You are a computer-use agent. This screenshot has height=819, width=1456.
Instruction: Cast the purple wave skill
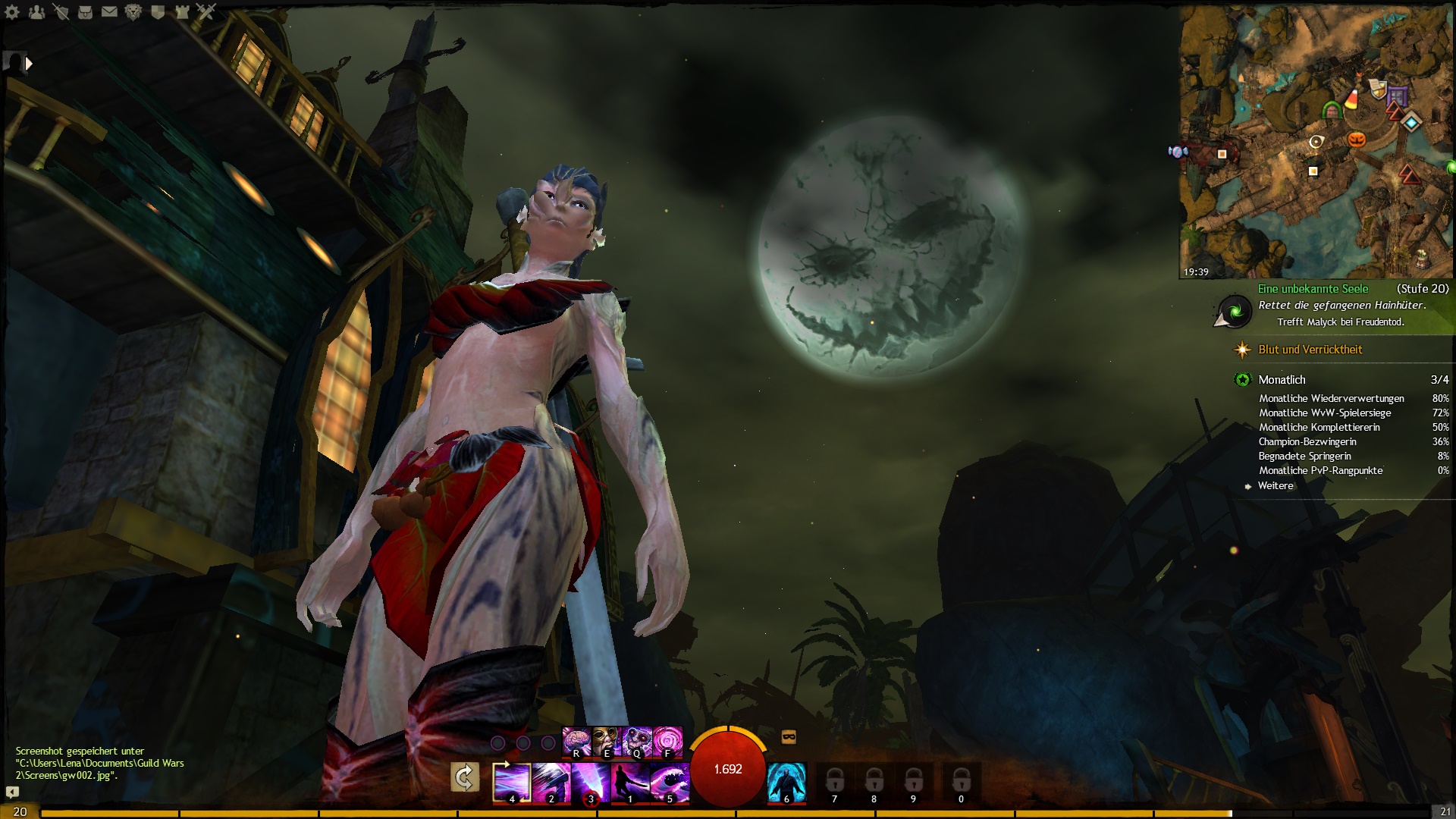[670, 782]
